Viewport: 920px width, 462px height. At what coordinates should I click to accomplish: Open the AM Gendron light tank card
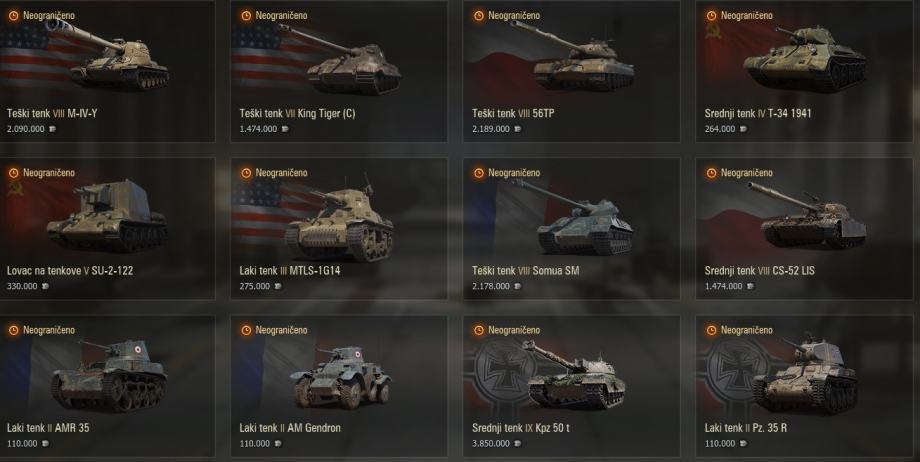point(340,385)
